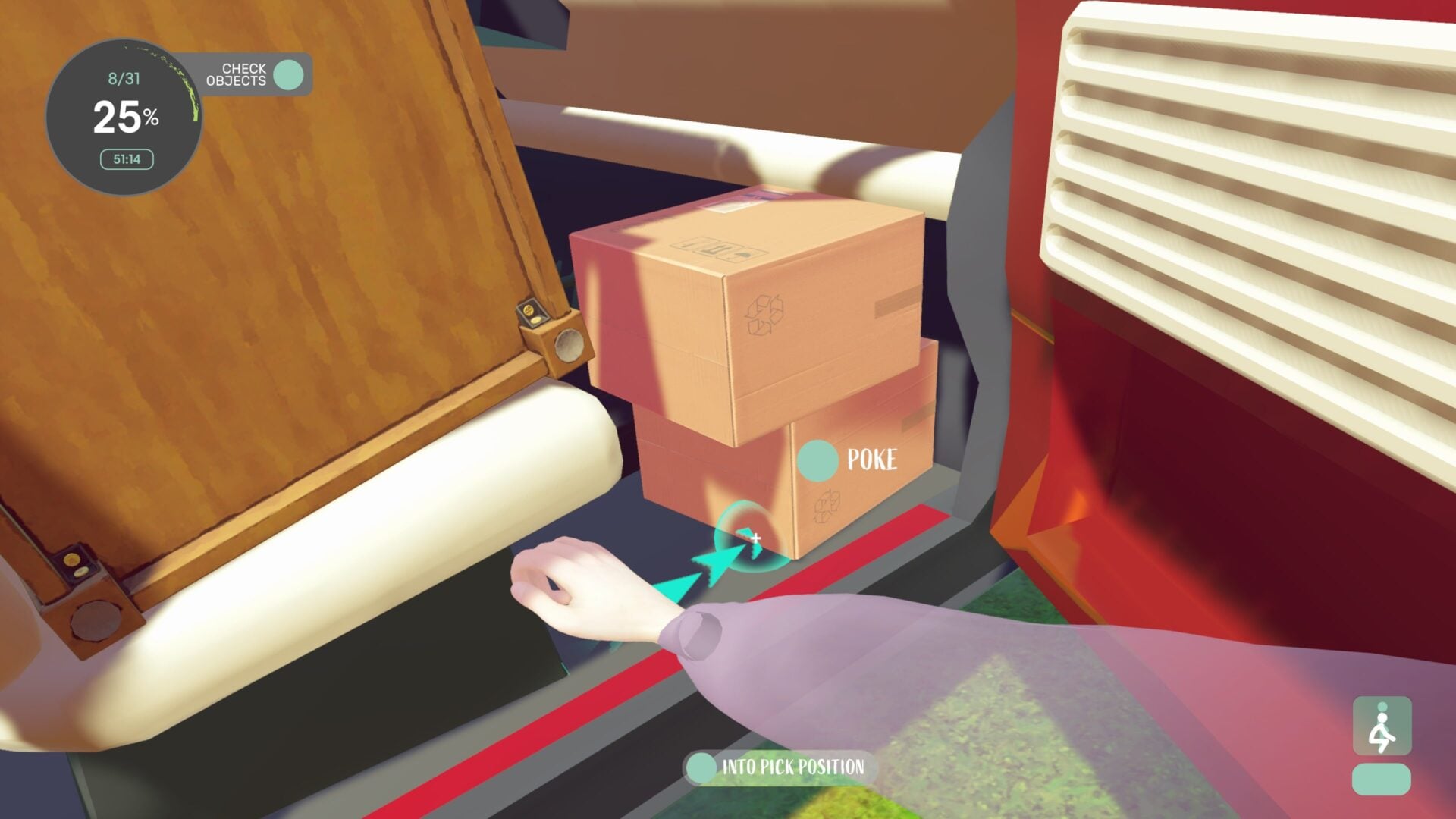This screenshot has width=1456, height=819.
Task: Click the teal Check Objects circle icon
Action: click(287, 75)
